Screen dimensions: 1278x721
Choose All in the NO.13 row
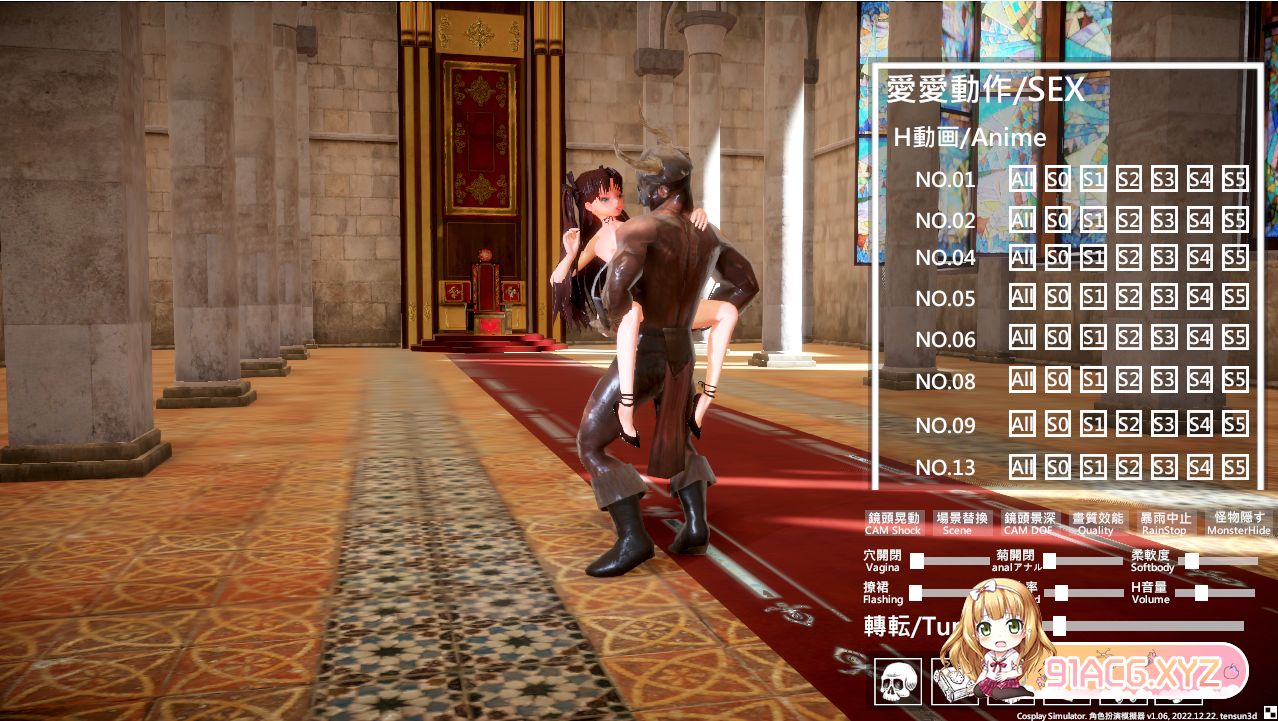click(x=1021, y=467)
